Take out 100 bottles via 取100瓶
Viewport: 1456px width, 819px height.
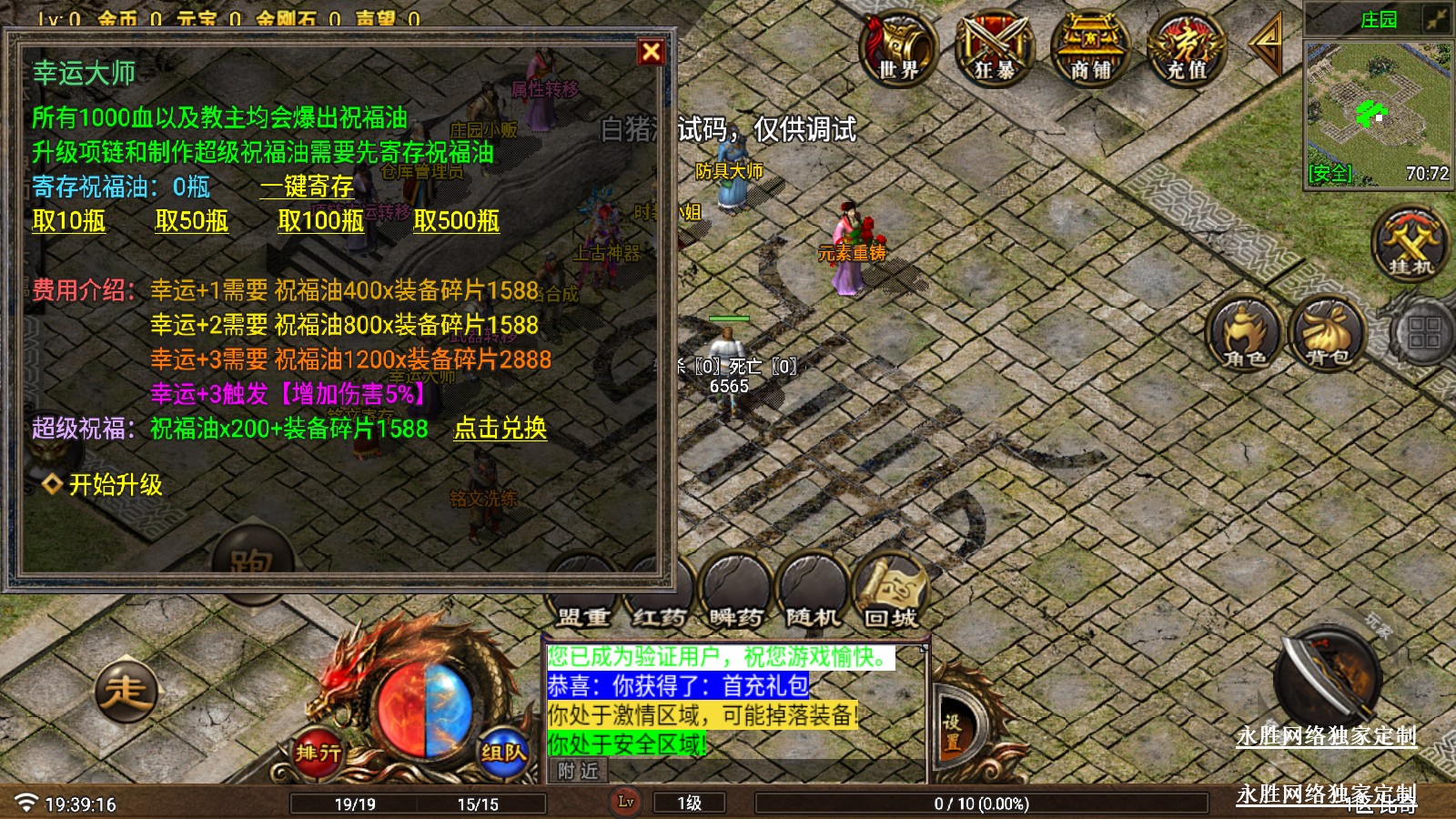pos(321,221)
